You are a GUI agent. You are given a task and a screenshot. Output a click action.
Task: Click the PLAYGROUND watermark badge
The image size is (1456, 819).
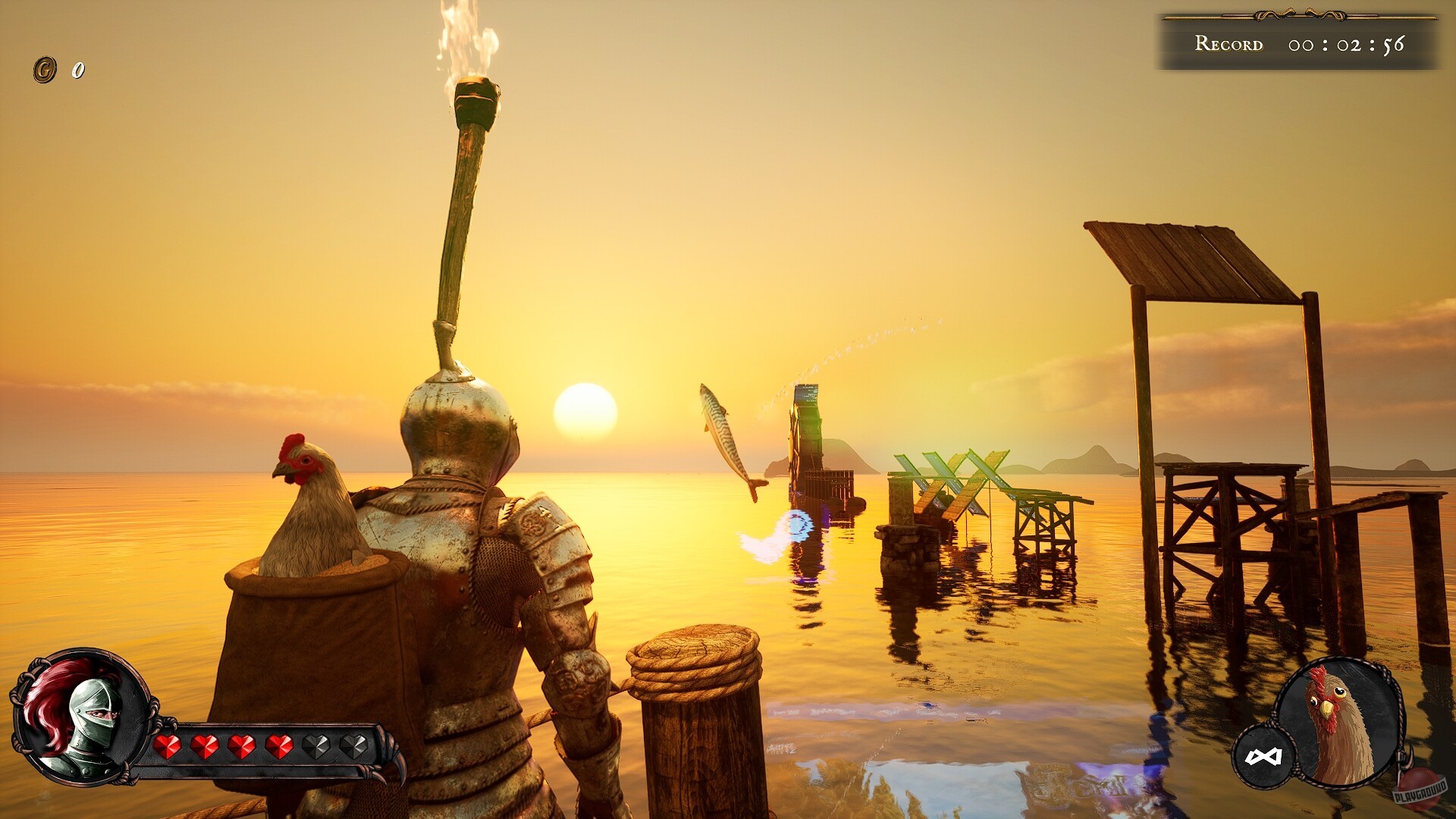point(1420,795)
